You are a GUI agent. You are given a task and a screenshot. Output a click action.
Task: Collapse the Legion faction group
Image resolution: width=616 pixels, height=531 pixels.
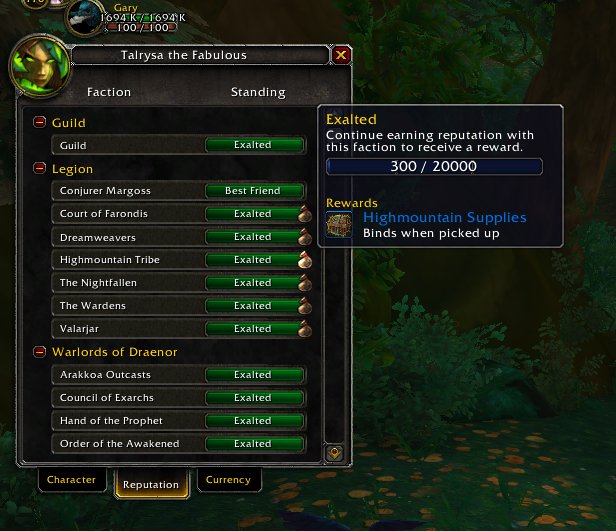pos(40,168)
